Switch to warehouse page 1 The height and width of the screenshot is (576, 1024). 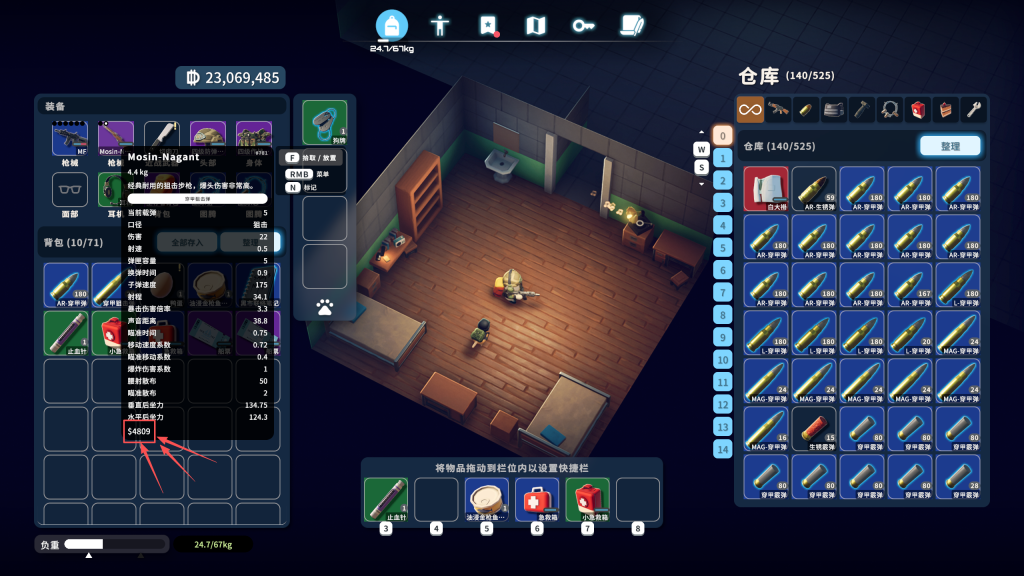click(x=723, y=158)
